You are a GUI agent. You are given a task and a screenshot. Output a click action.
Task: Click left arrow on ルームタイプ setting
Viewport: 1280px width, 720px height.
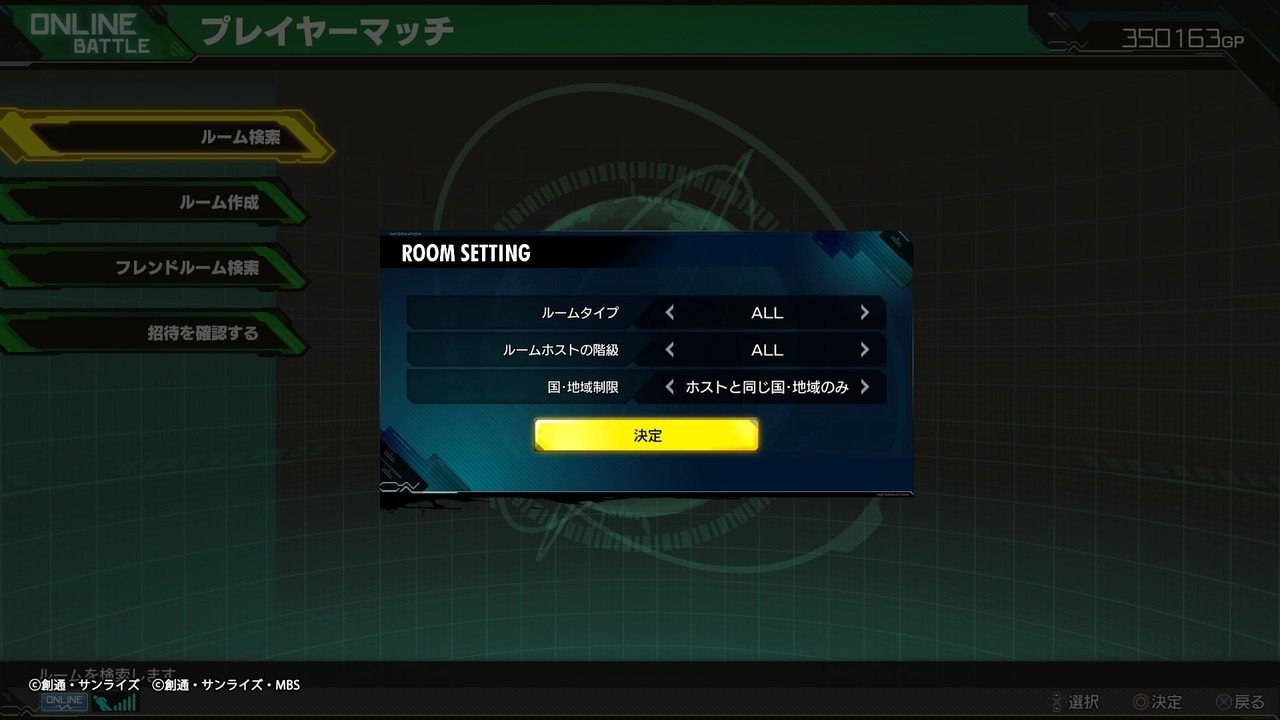point(668,312)
